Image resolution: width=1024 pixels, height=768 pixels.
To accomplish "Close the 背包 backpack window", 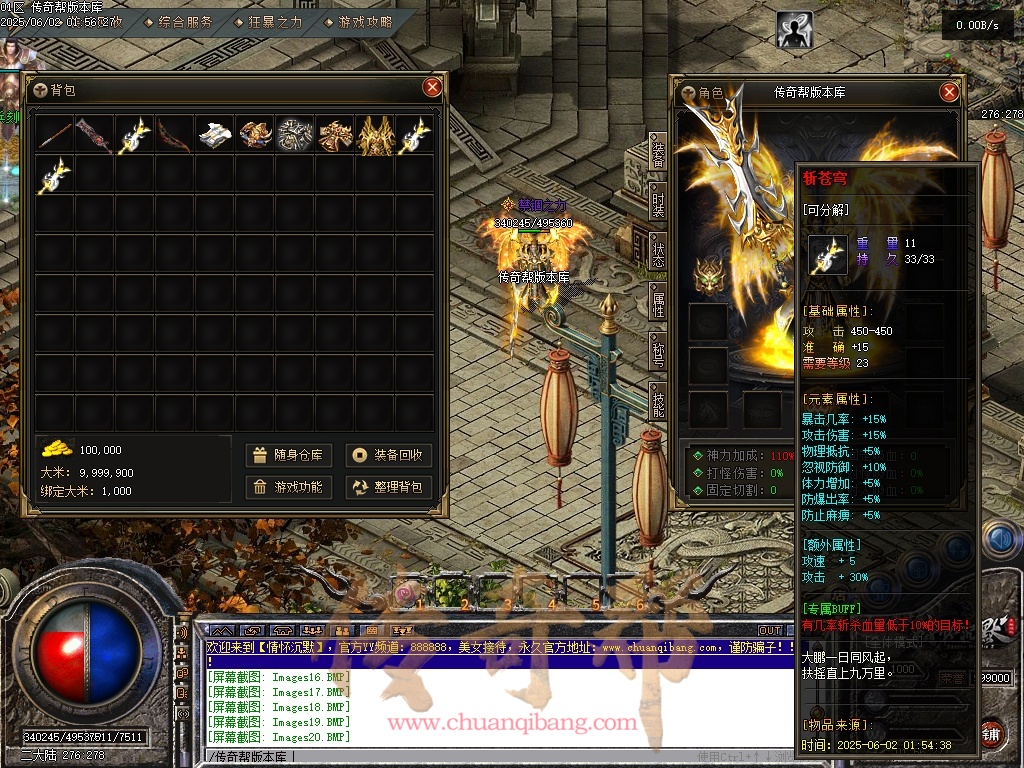I will coord(432,87).
